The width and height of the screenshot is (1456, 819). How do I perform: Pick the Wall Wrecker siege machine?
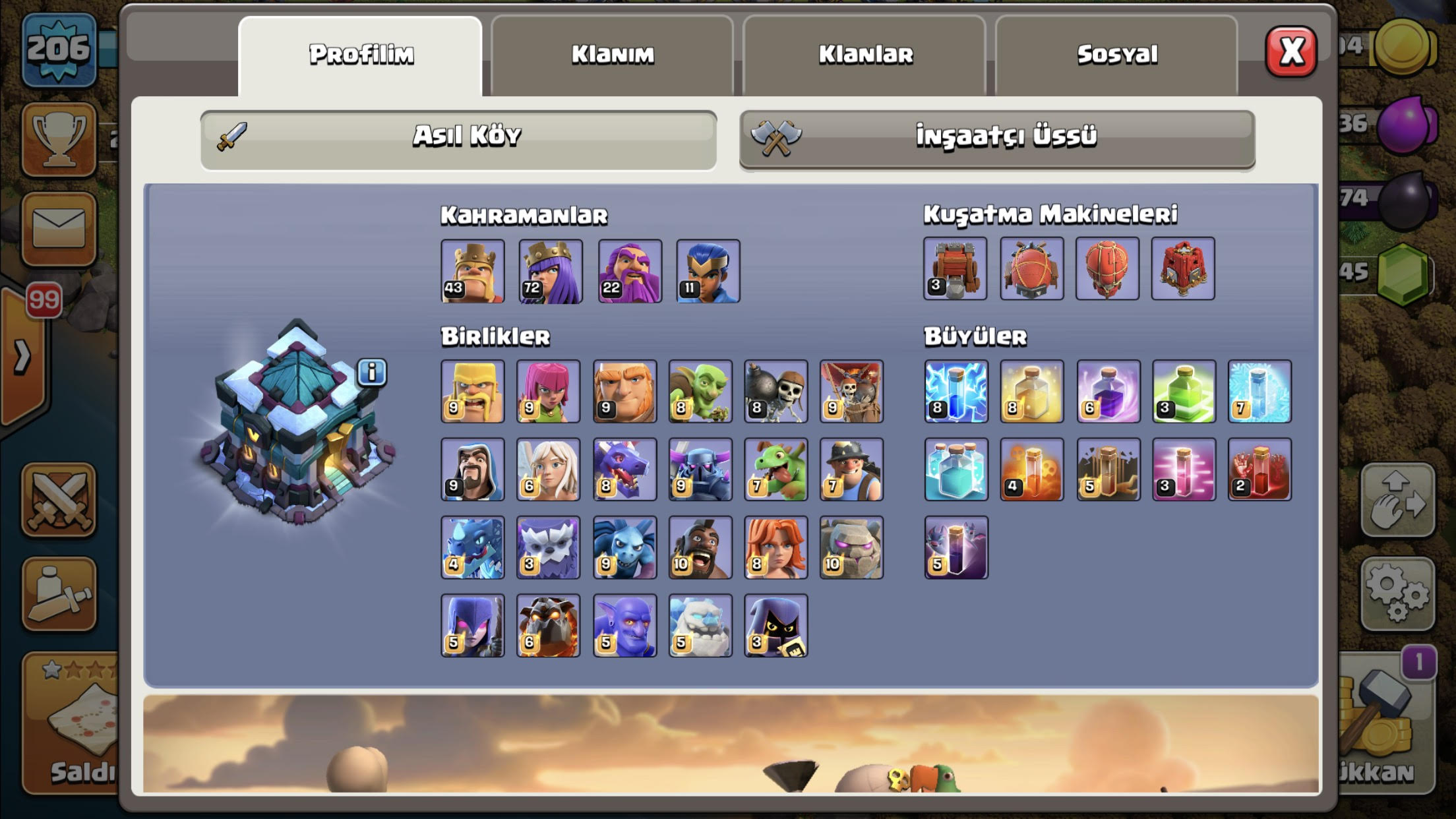tap(955, 268)
